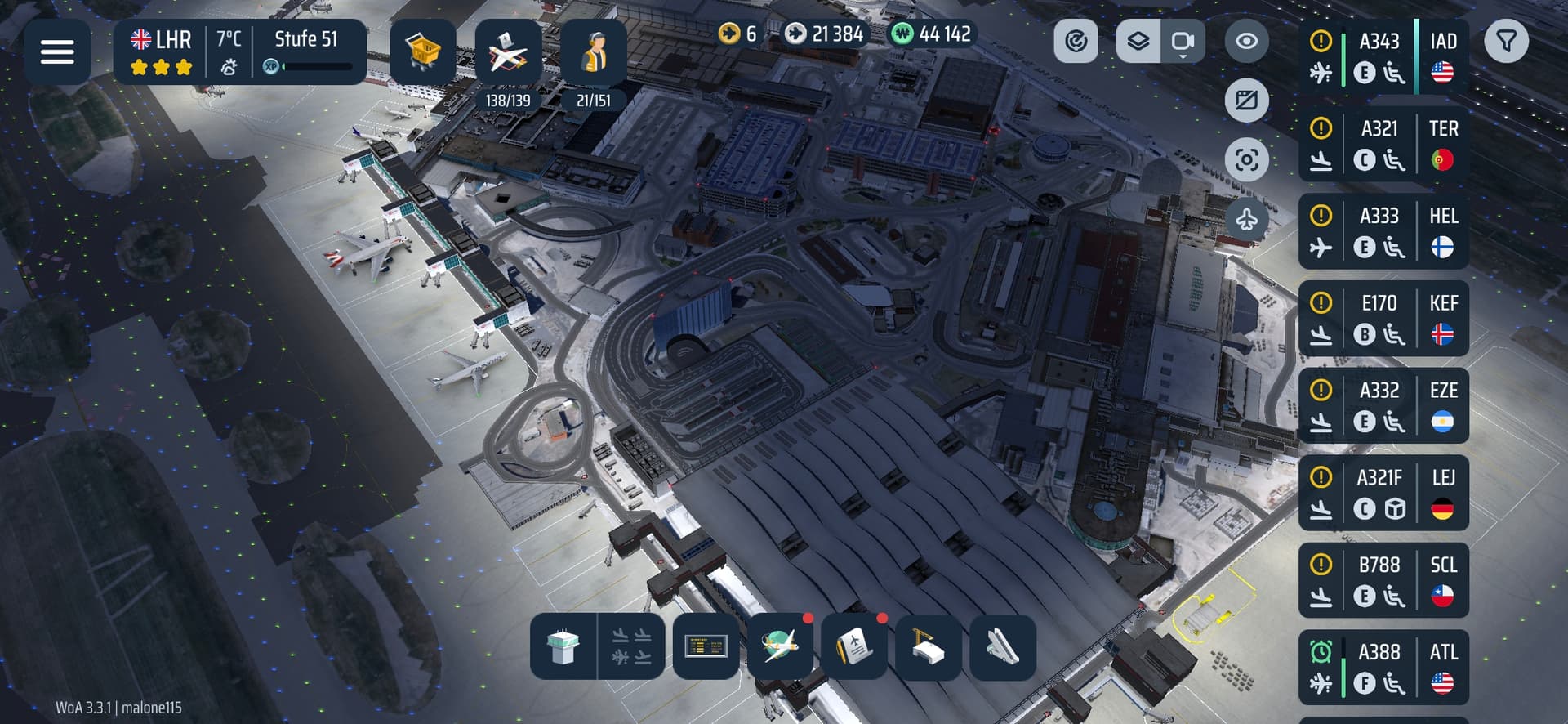Toggle the eye visibility button
This screenshot has height=724, width=1568.
1246,41
